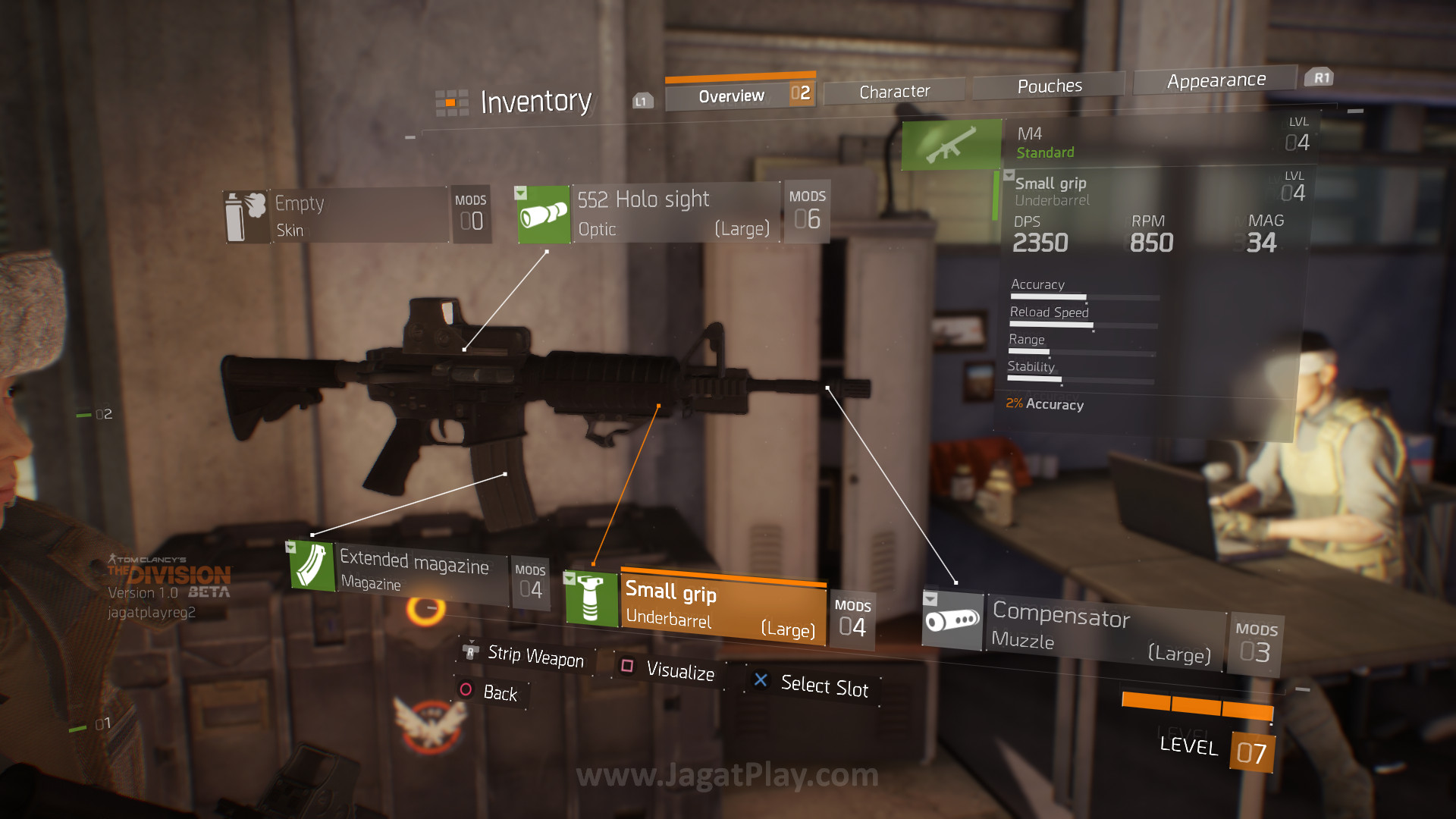
Task: Activate the Visualize option
Action: (679, 670)
